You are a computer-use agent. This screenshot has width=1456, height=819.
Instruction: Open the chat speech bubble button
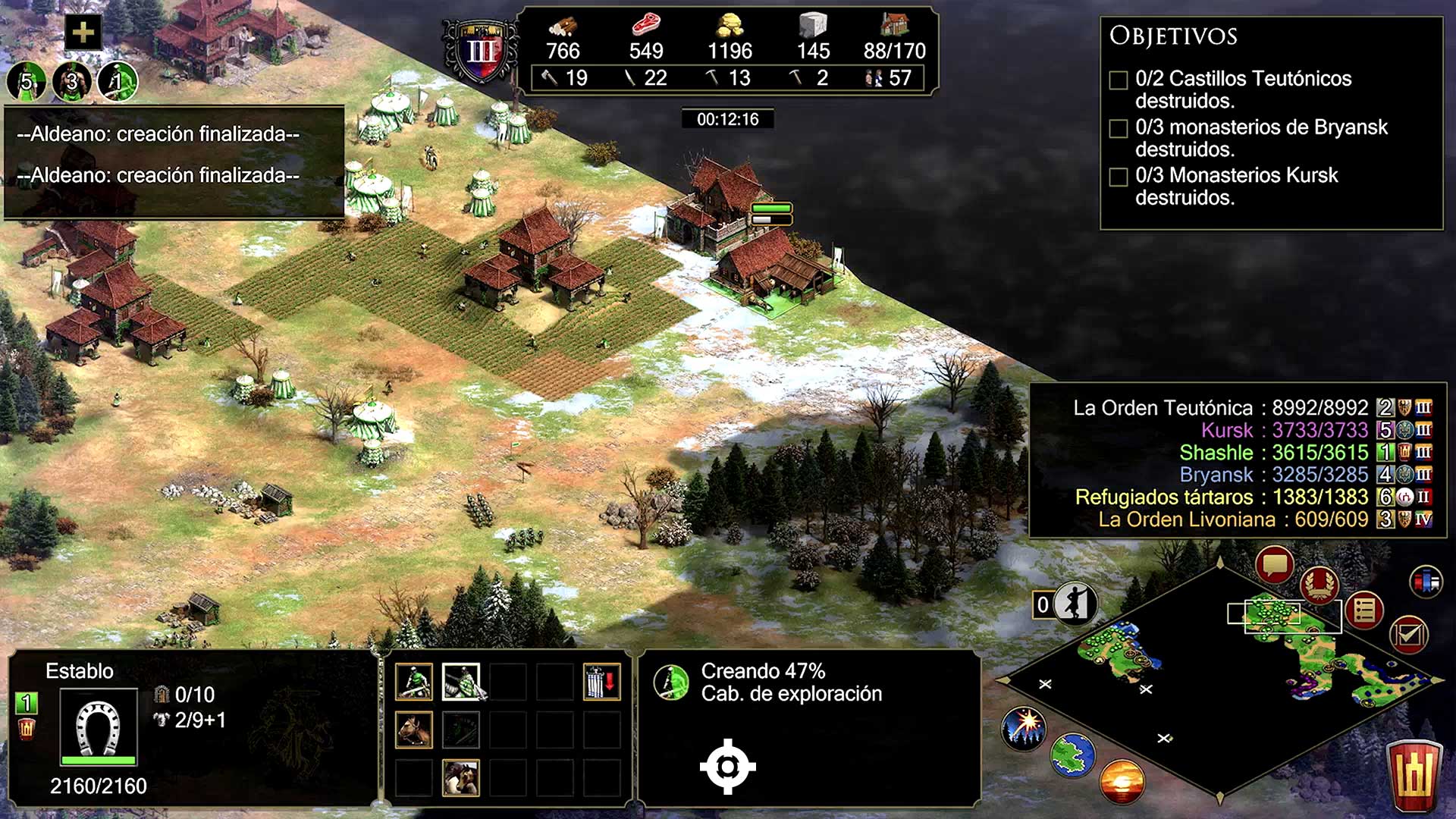click(1274, 565)
